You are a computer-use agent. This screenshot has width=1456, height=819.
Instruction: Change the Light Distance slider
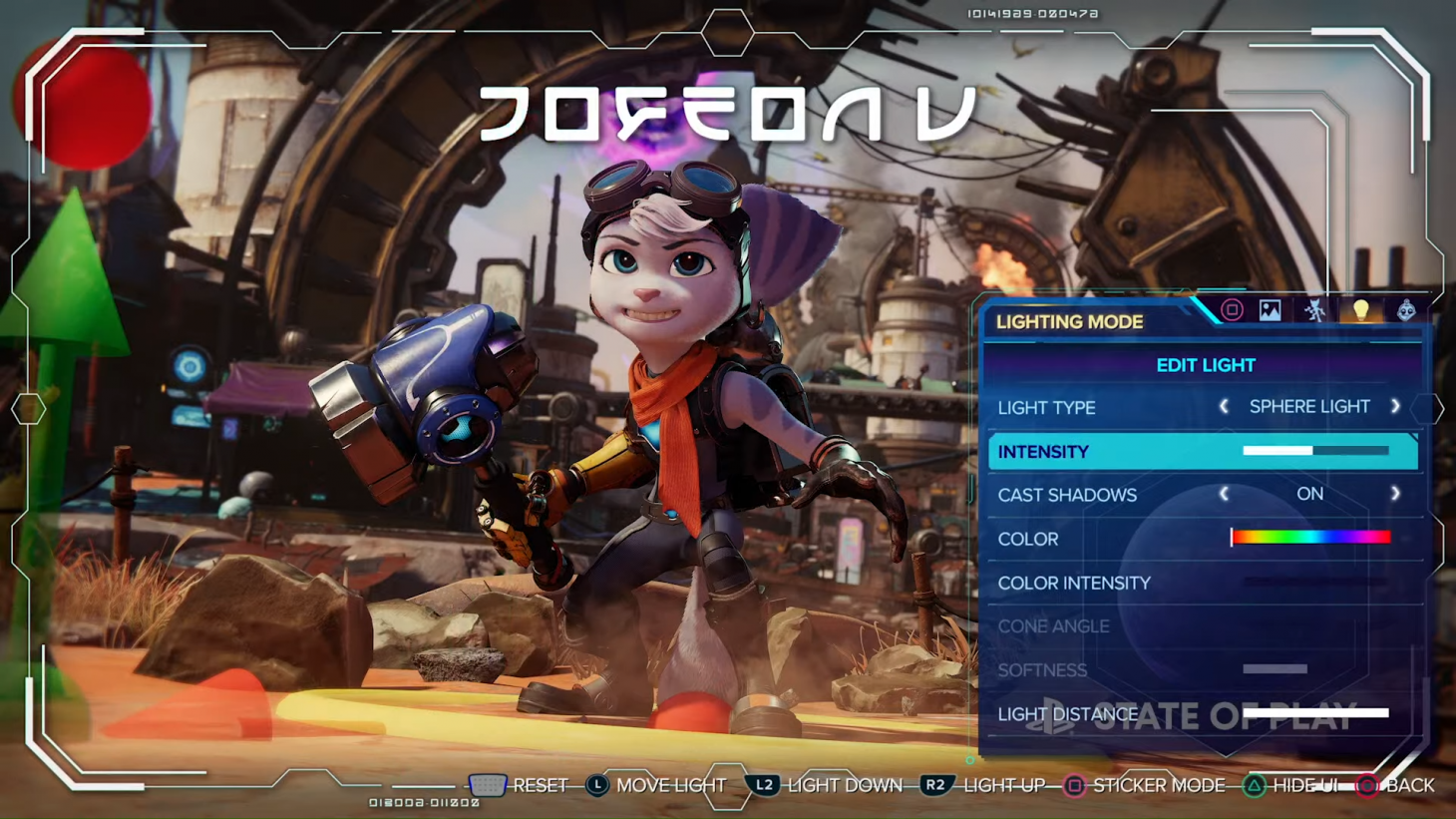(x=1314, y=713)
